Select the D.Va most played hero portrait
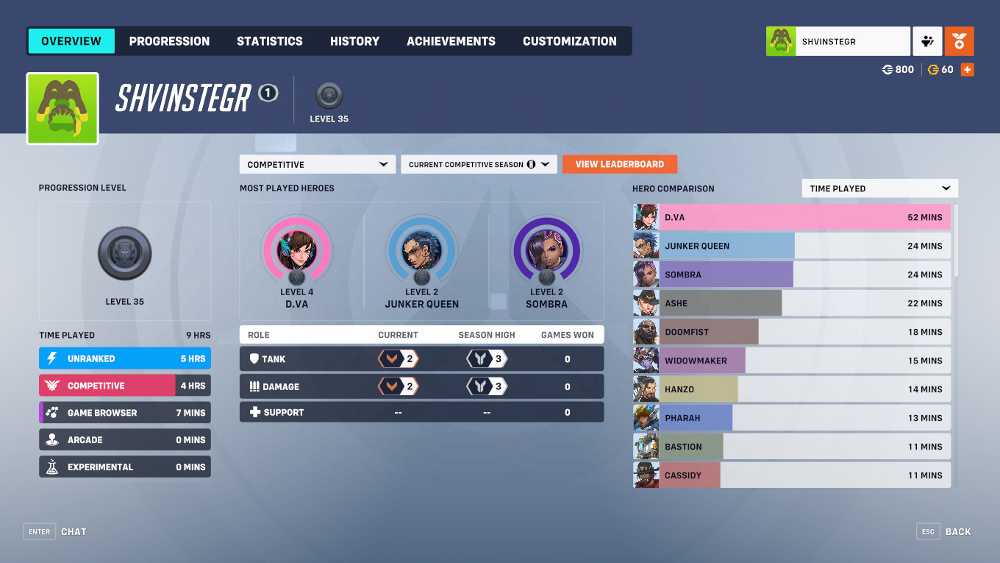The height and width of the screenshot is (563, 1000). coord(297,251)
